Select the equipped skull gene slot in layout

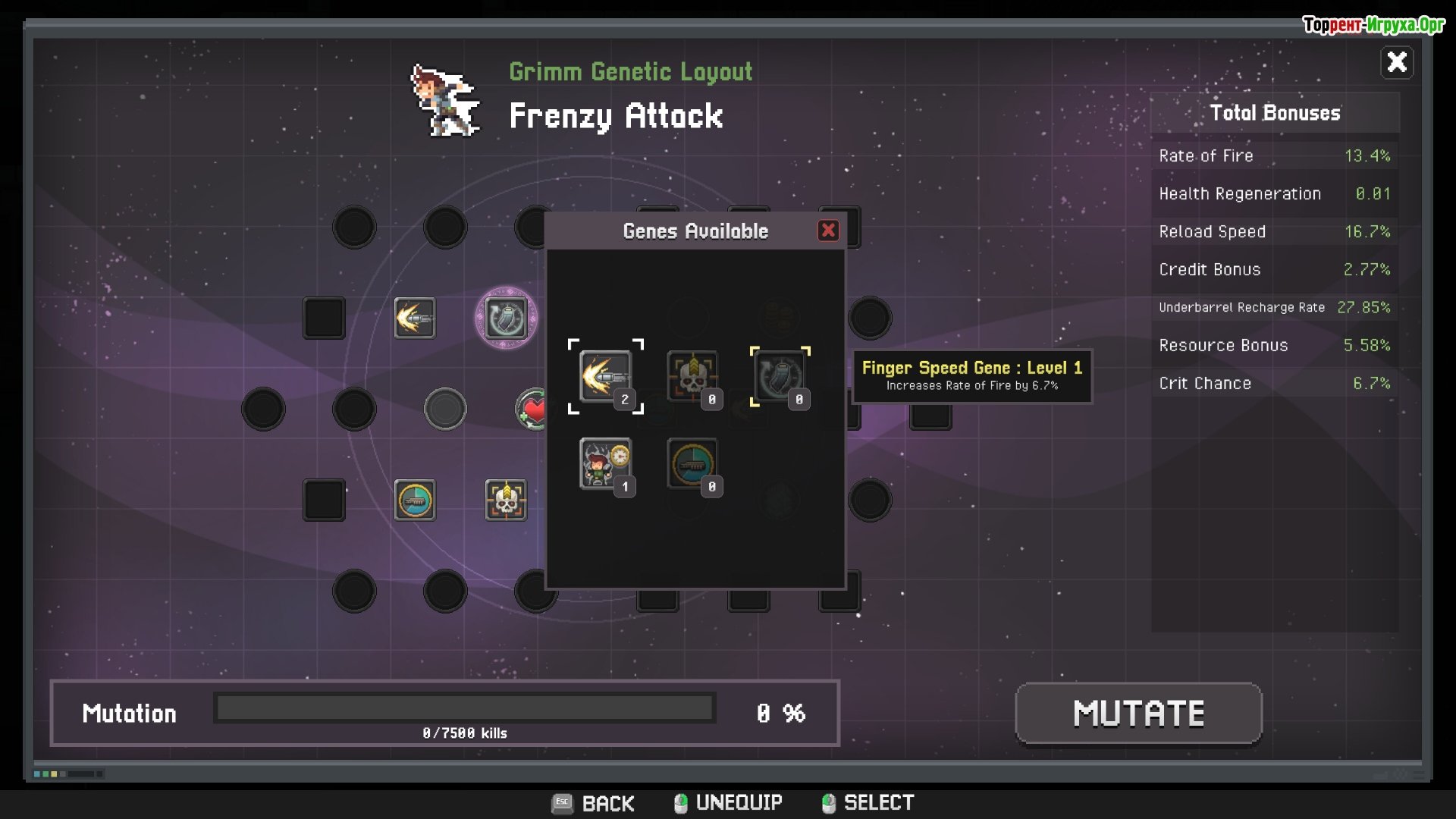[506, 500]
